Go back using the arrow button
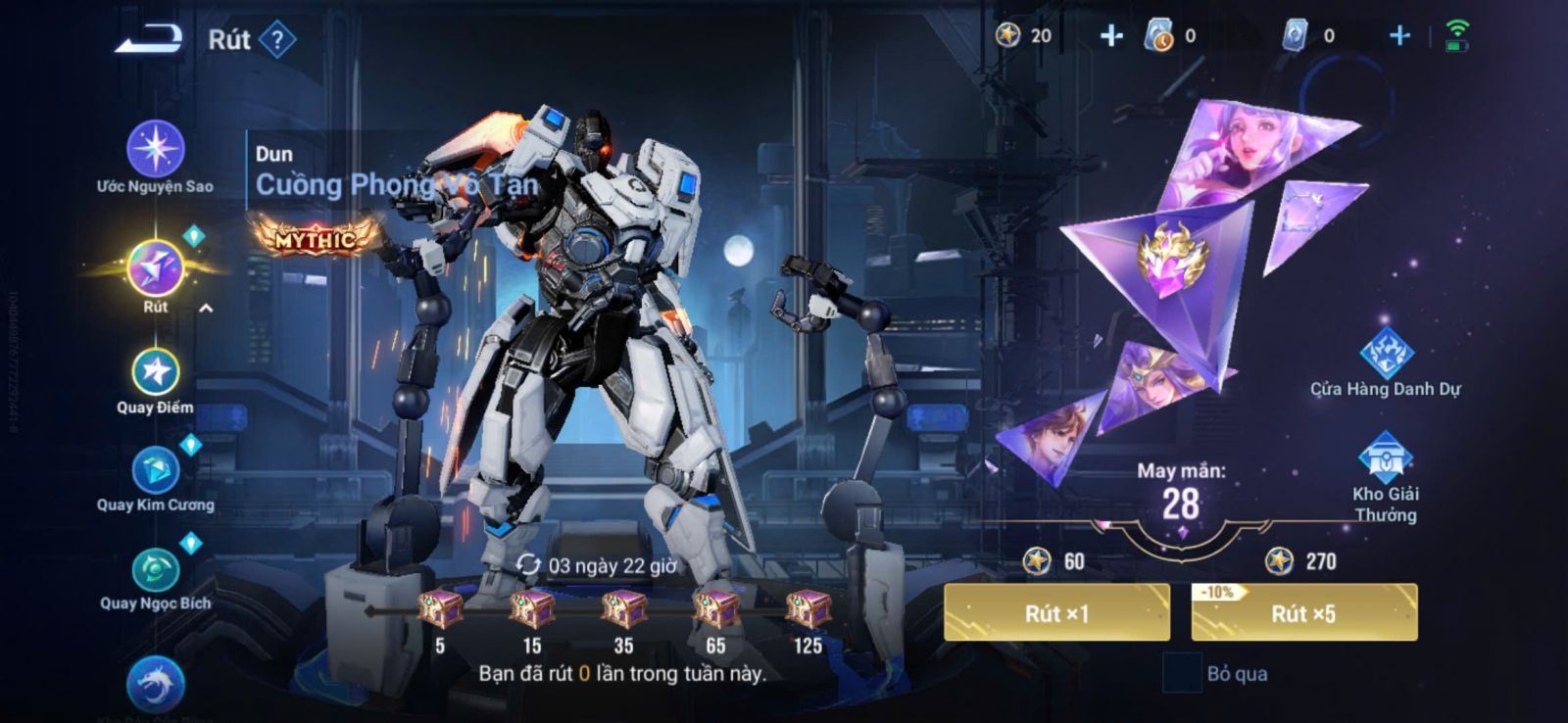 pos(149,39)
